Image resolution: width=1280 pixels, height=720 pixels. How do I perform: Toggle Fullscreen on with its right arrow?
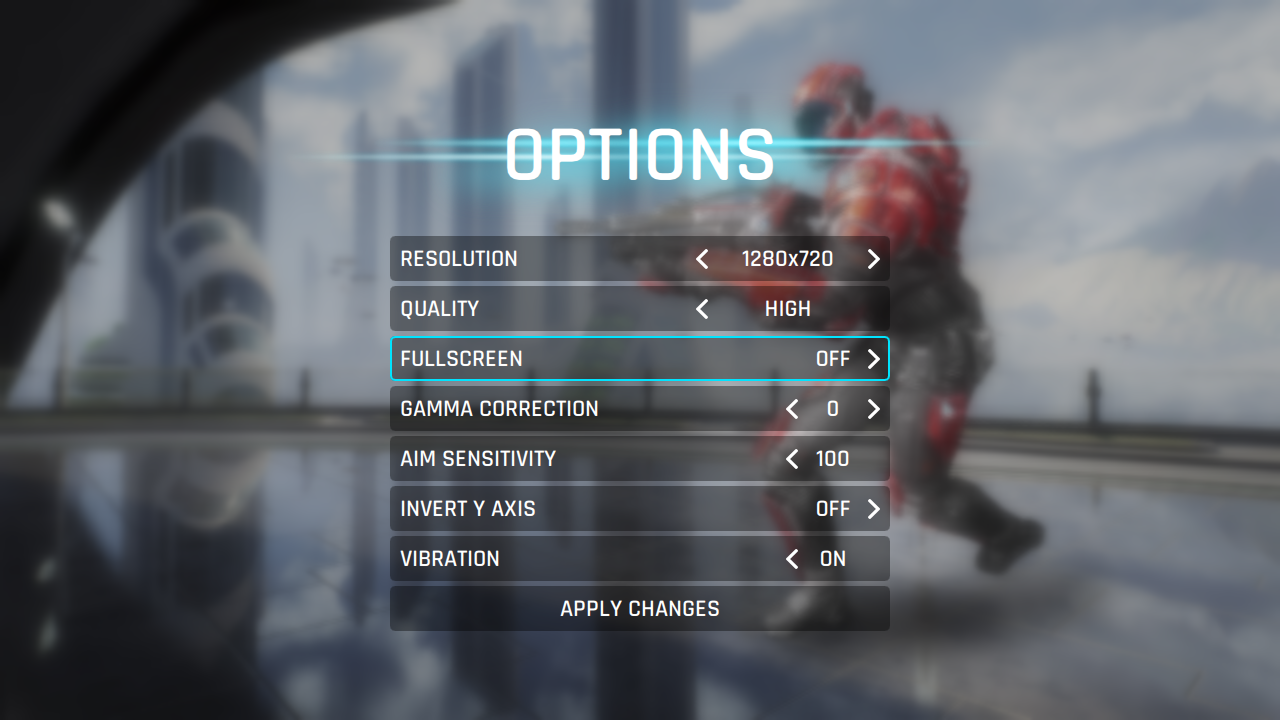[873, 359]
